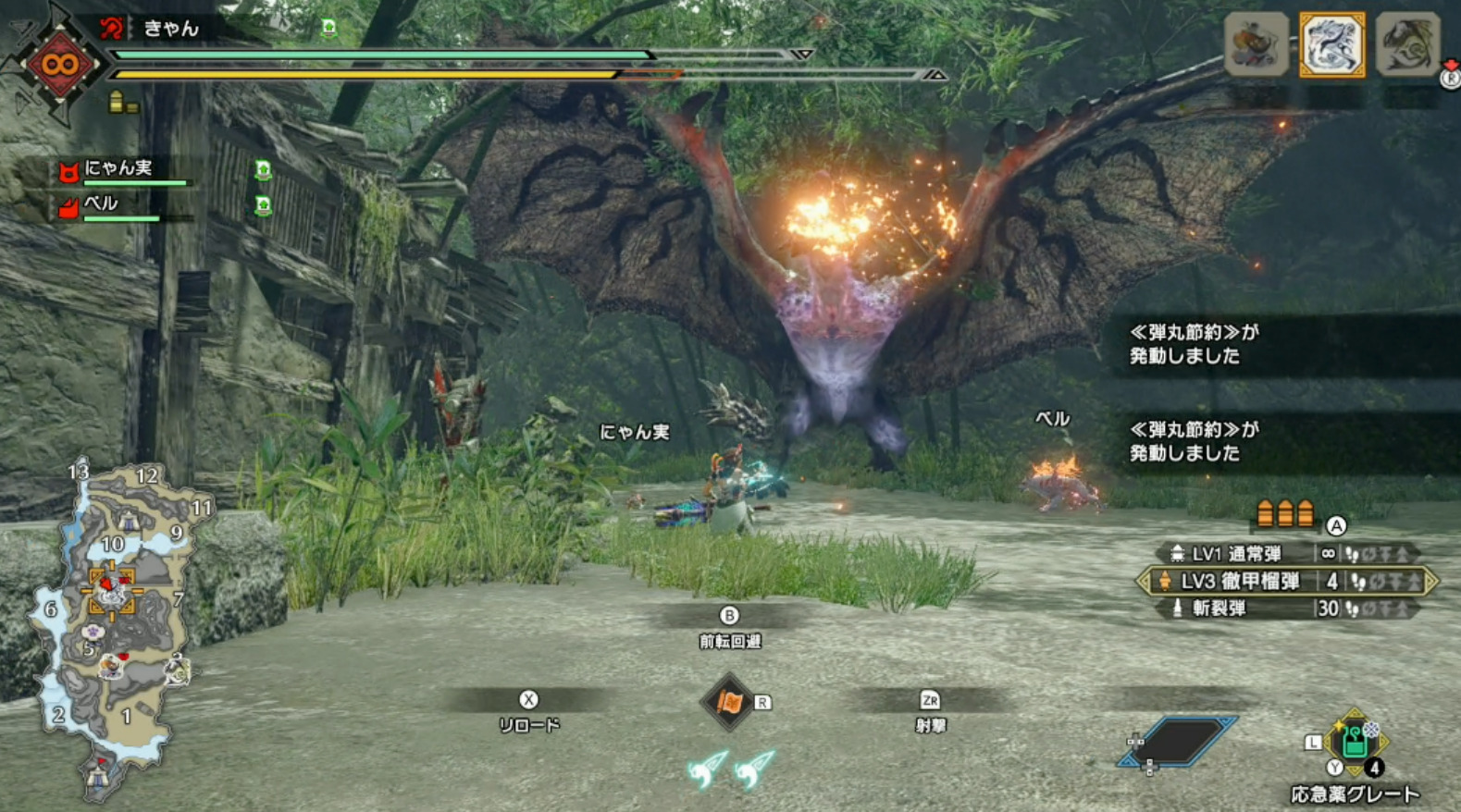Viewport: 1461px width, 812px height.
Task: Open the blue action palette panel
Action: 1177,742
